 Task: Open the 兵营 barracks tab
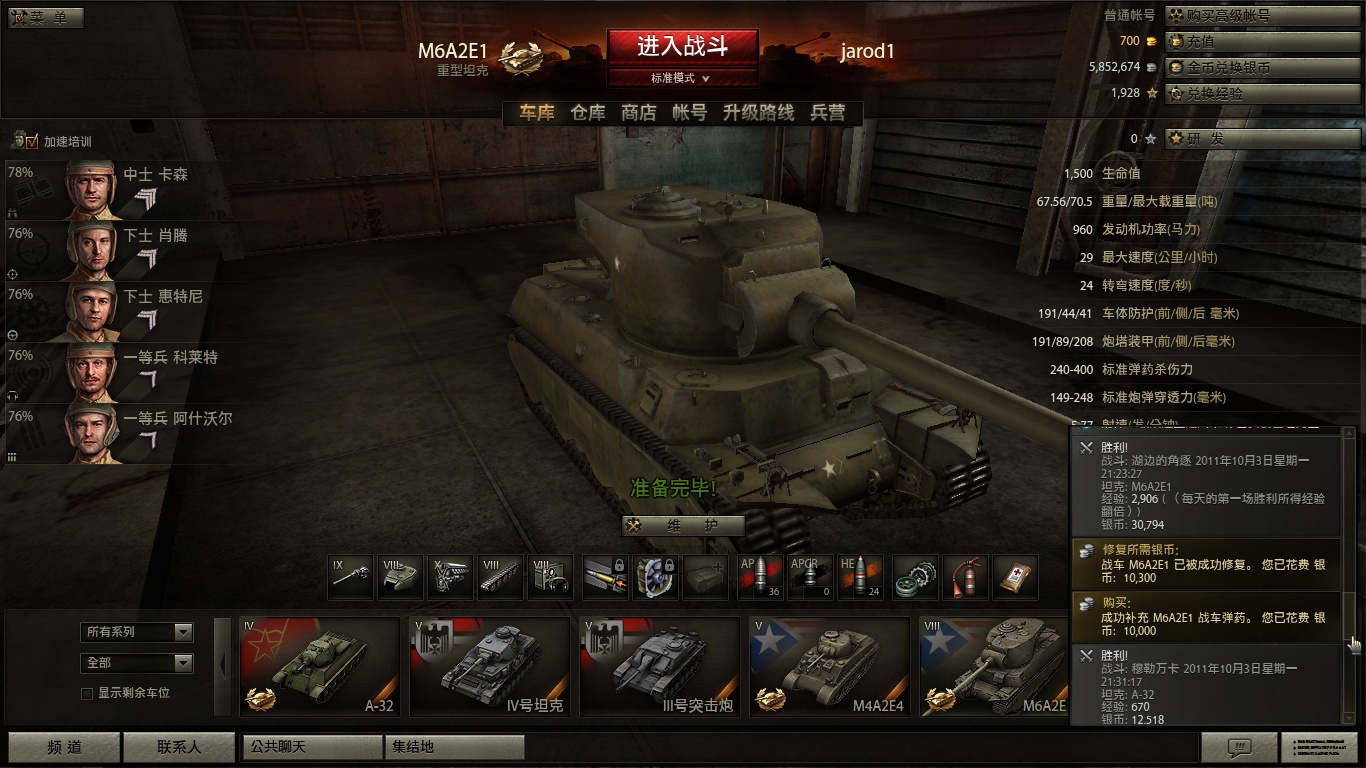(x=827, y=113)
